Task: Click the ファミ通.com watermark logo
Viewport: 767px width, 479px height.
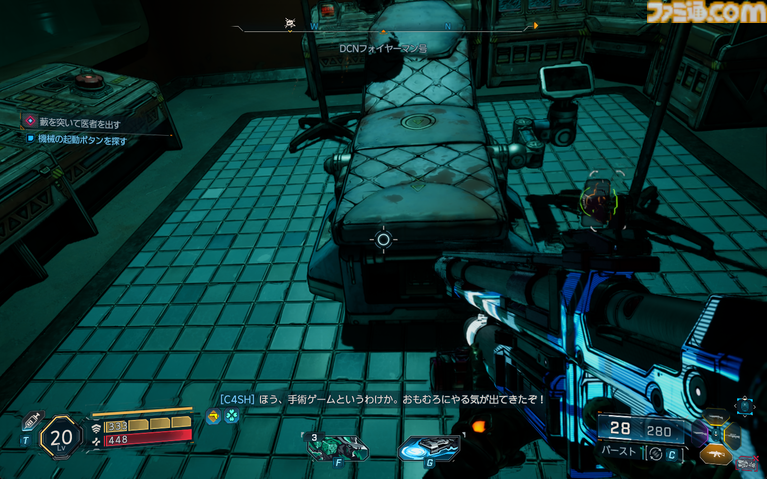Action: (704, 14)
